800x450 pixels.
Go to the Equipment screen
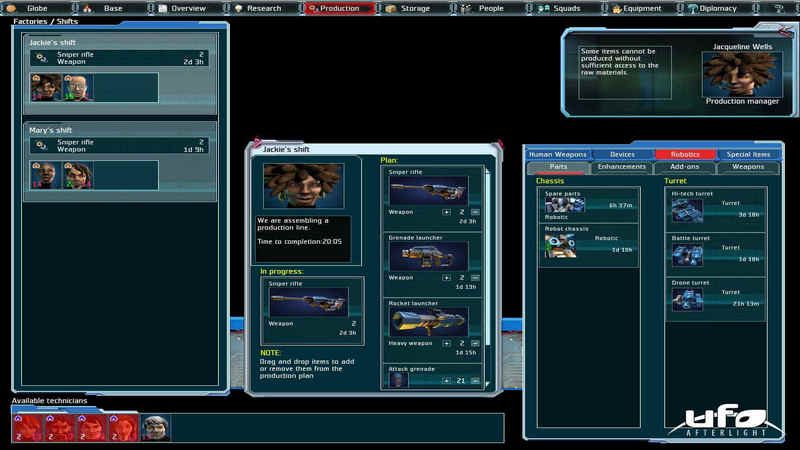click(x=641, y=8)
